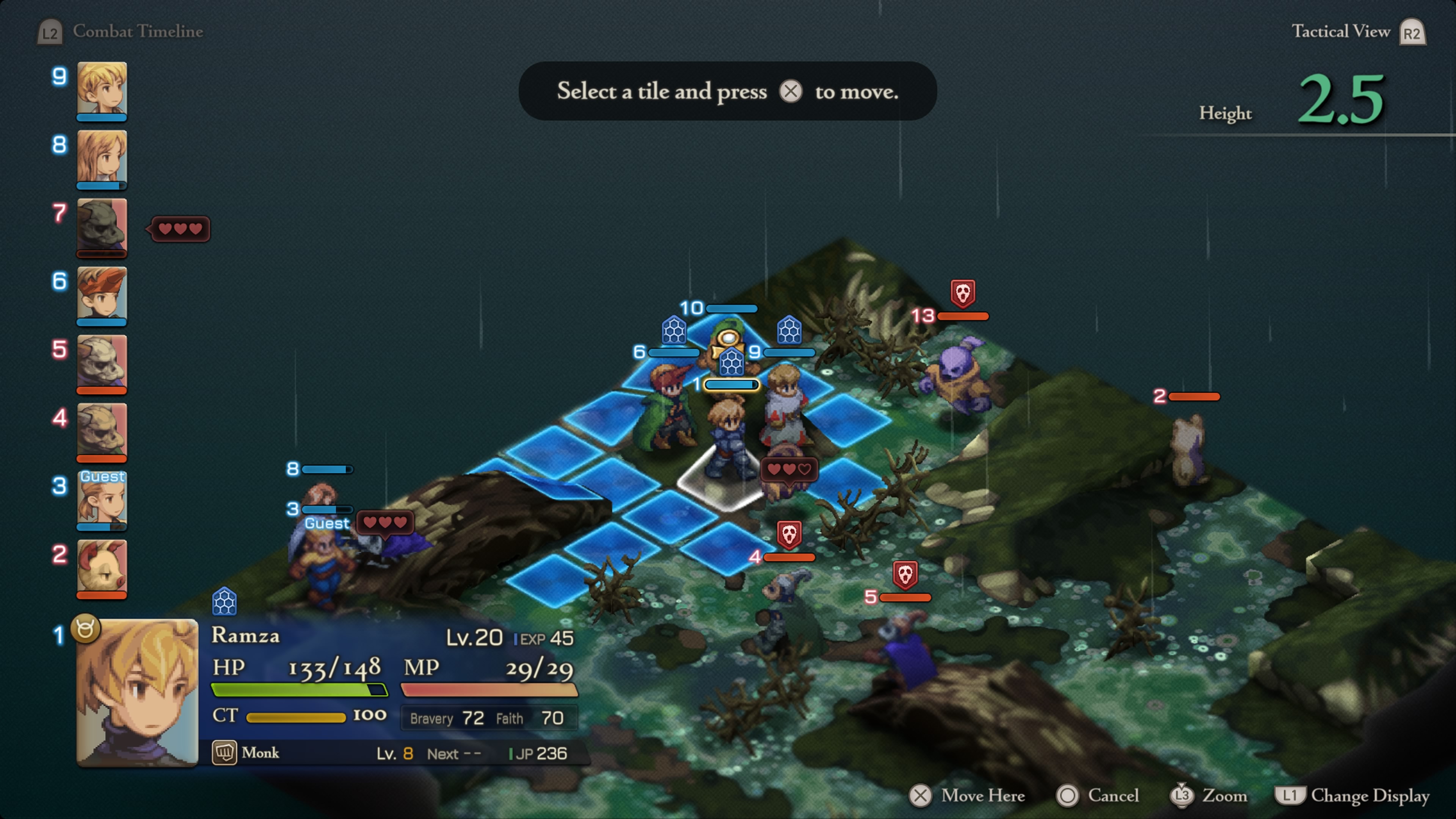The width and height of the screenshot is (1456, 819).
Task: Select the turn 9 blond squire portrait
Action: [x=102, y=89]
